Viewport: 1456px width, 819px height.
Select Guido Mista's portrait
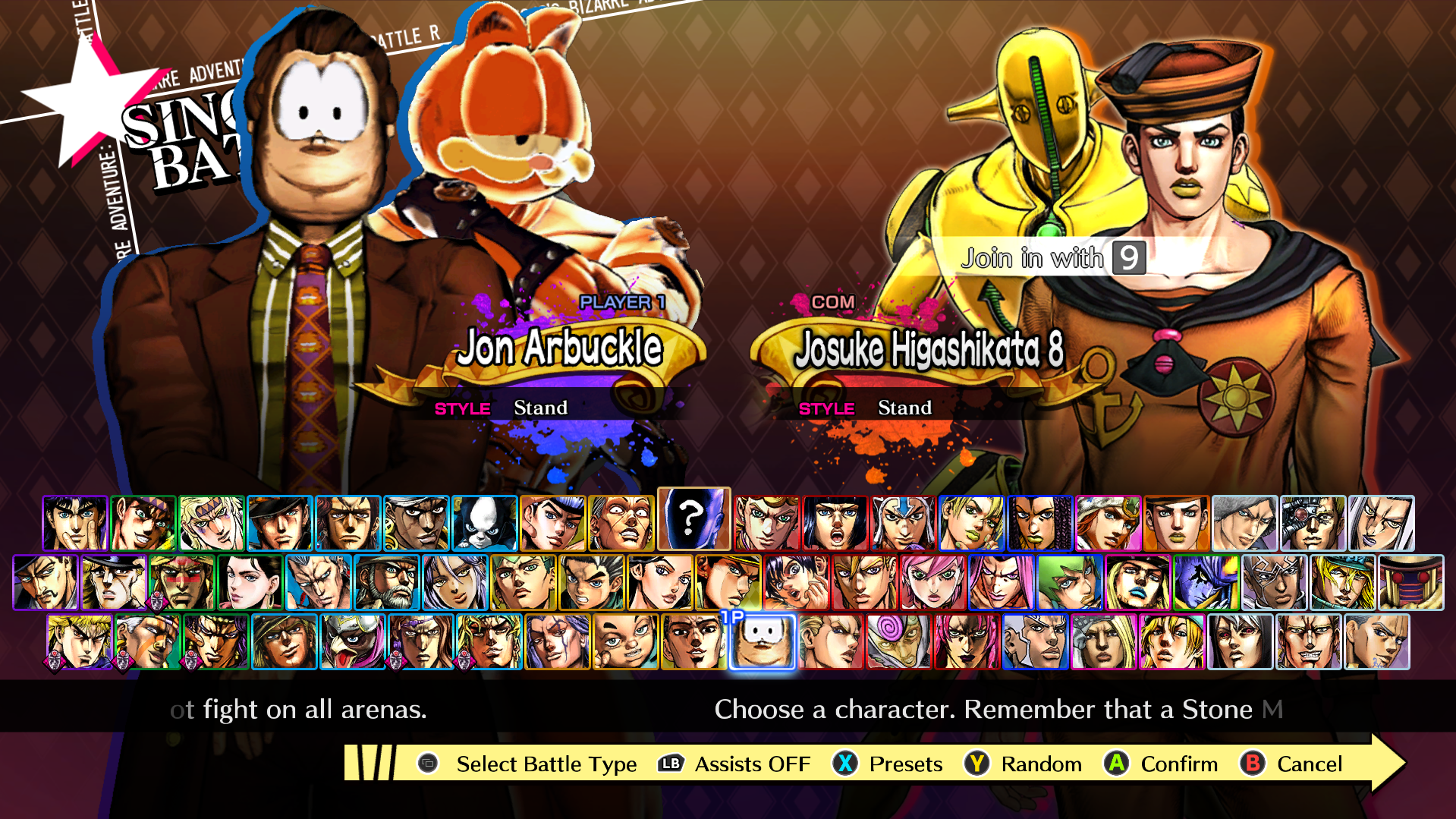pos(904,523)
